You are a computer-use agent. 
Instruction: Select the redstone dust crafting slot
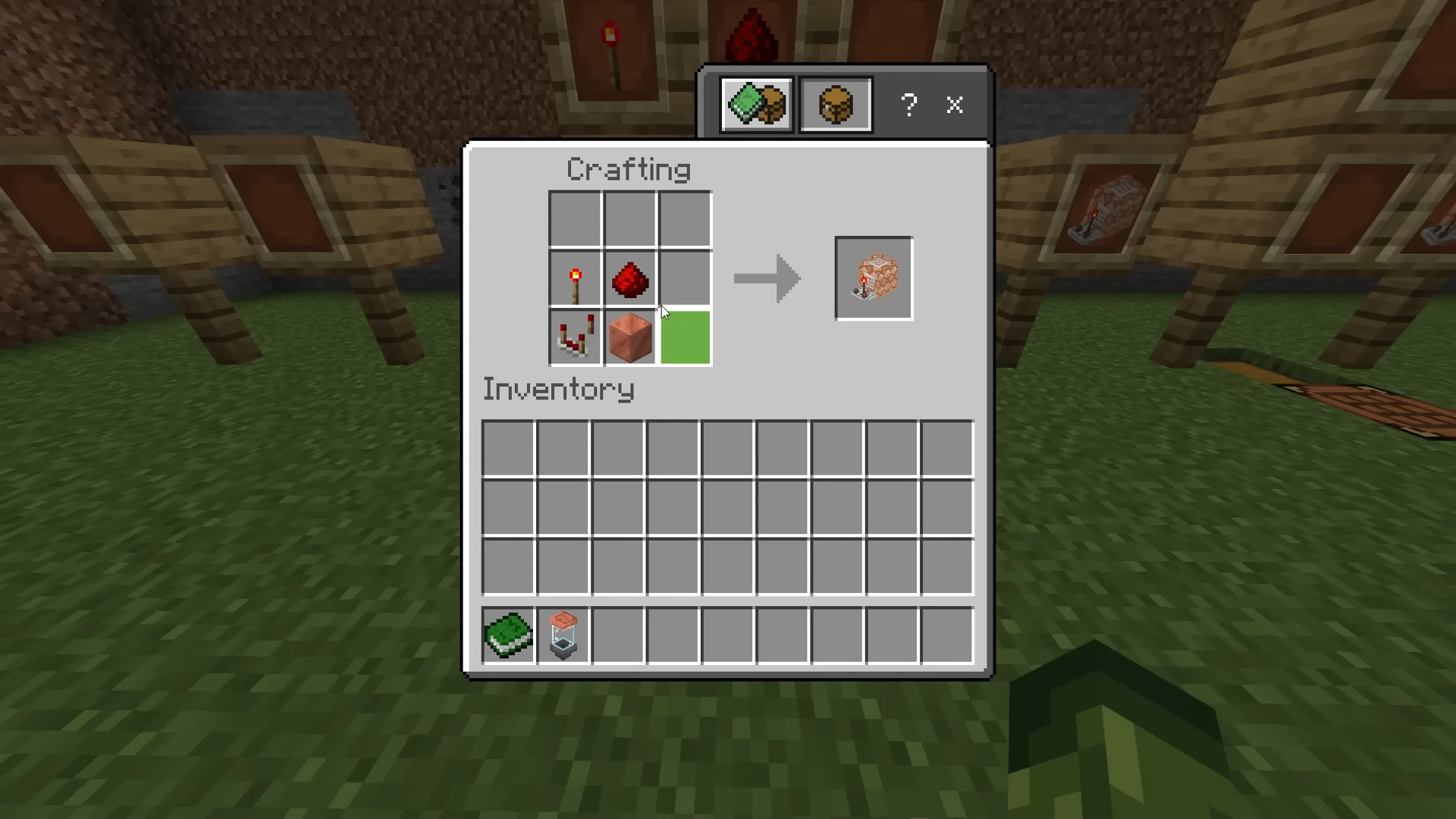click(630, 279)
